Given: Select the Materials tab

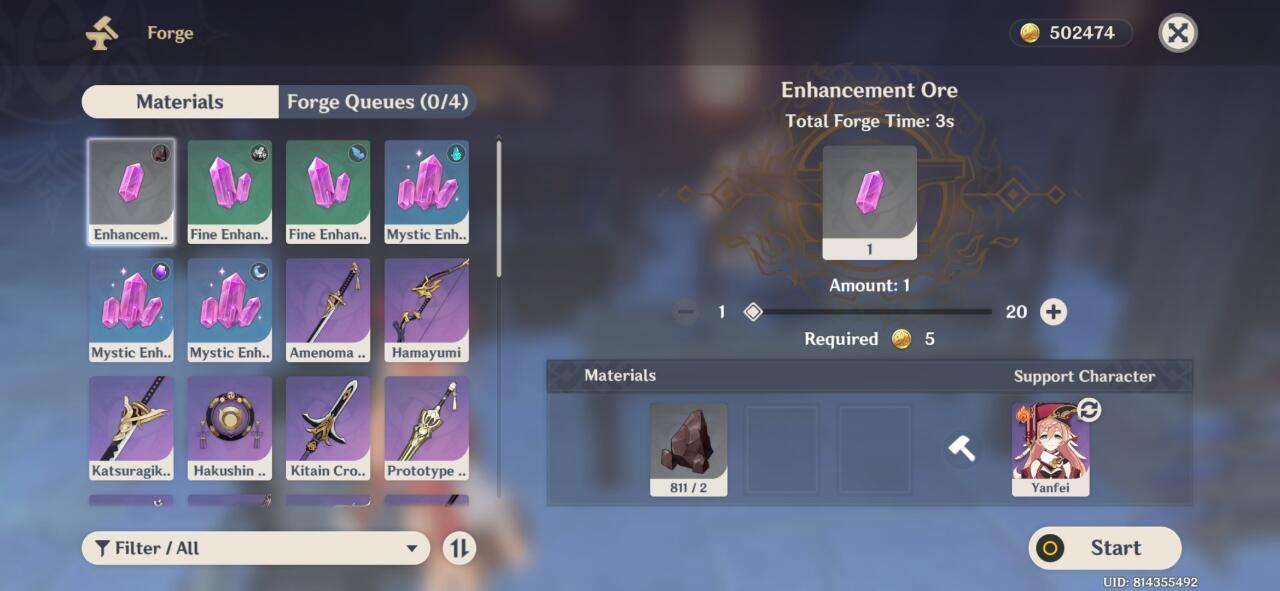Looking at the screenshot, I should [180, 102].
